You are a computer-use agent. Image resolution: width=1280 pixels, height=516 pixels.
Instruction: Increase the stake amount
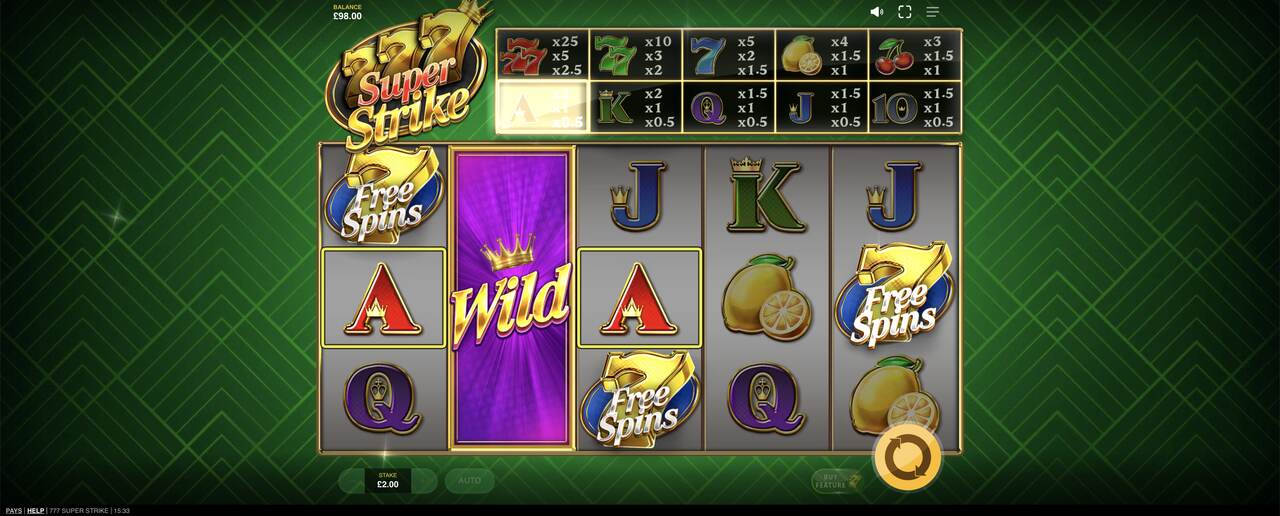click(424, 481)
